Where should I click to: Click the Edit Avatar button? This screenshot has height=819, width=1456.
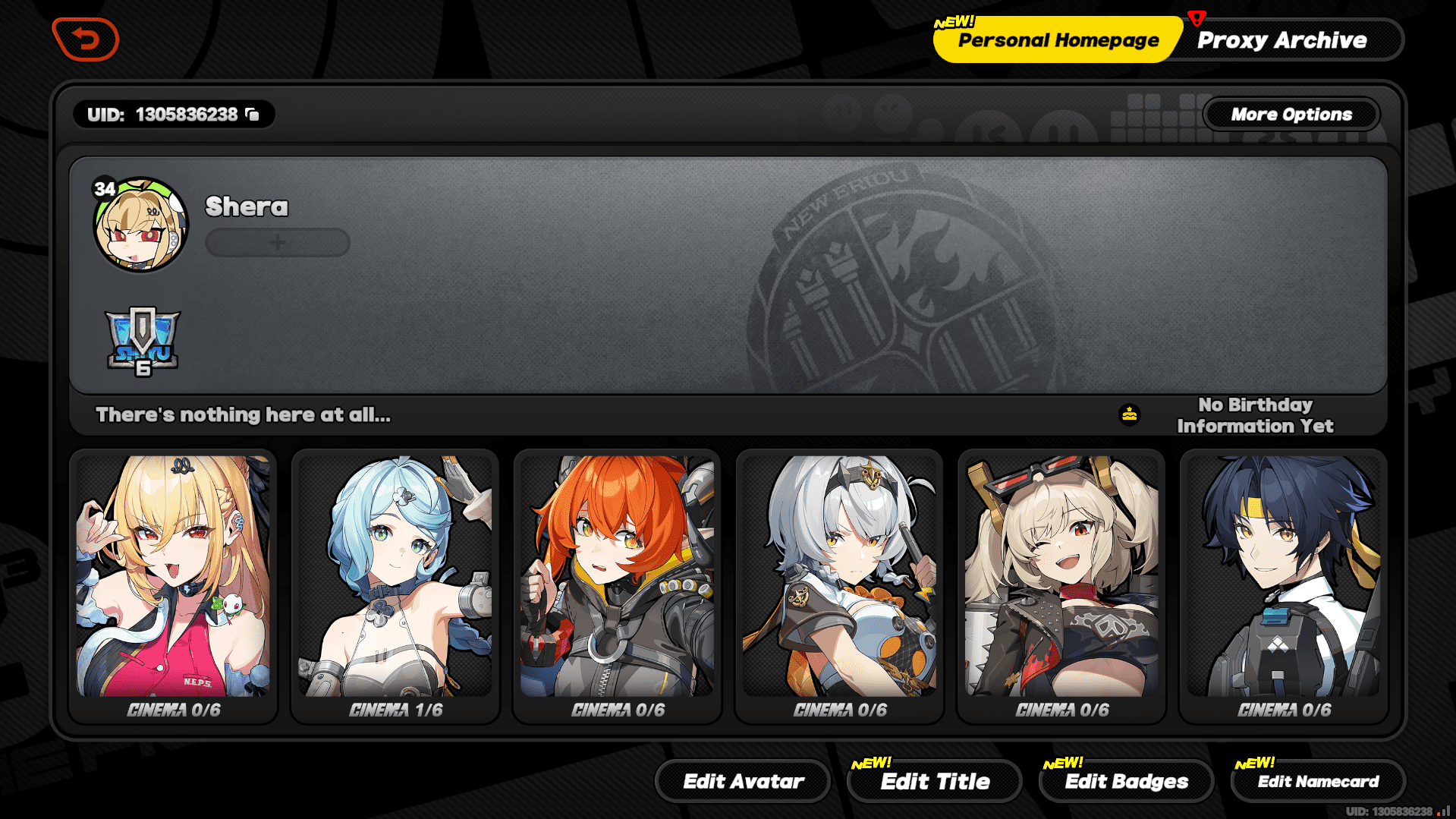pyautogui.click(x=742, y=780)
